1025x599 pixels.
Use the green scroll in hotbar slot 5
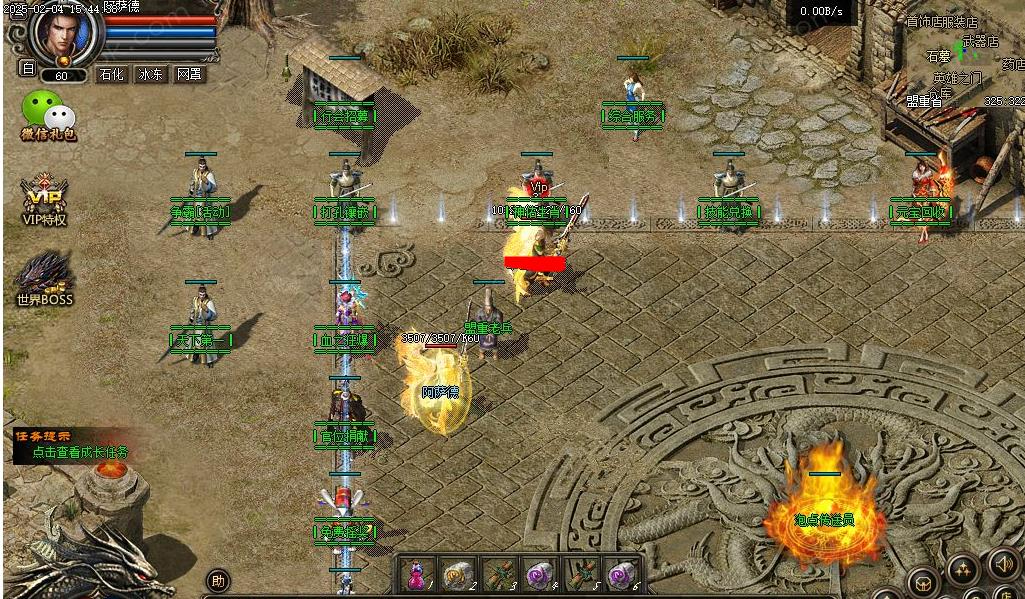tap(581, 575)
